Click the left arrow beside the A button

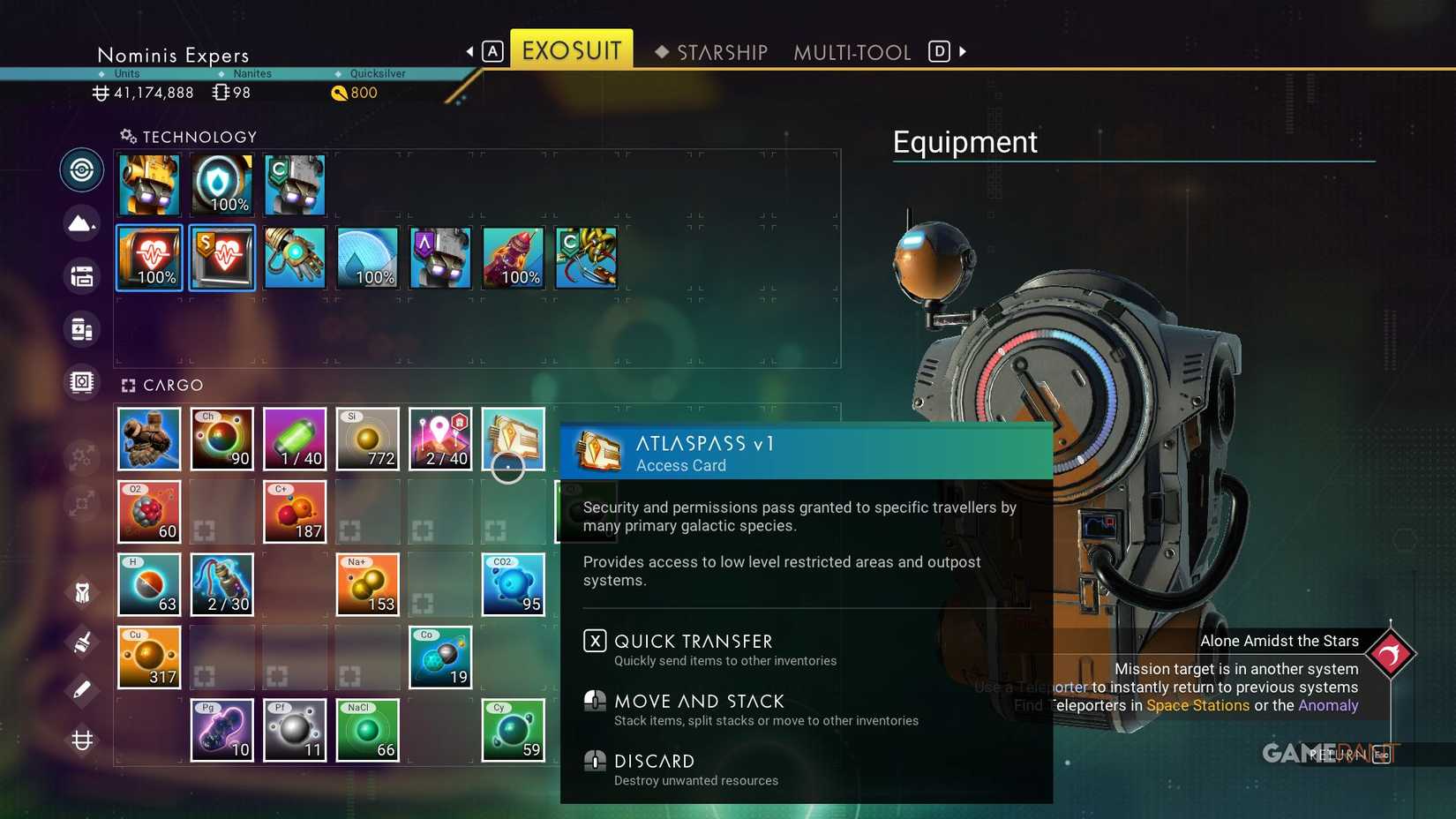click(470, 51)
